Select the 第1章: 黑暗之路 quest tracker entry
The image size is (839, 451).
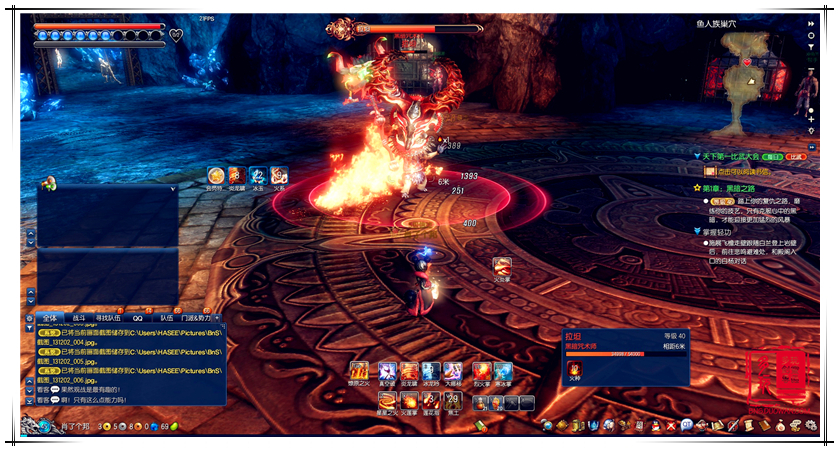pos(733,187)
